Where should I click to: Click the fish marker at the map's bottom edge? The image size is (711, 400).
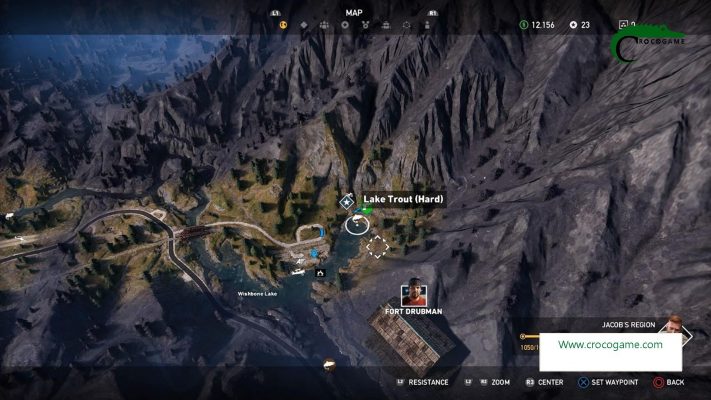327,366
